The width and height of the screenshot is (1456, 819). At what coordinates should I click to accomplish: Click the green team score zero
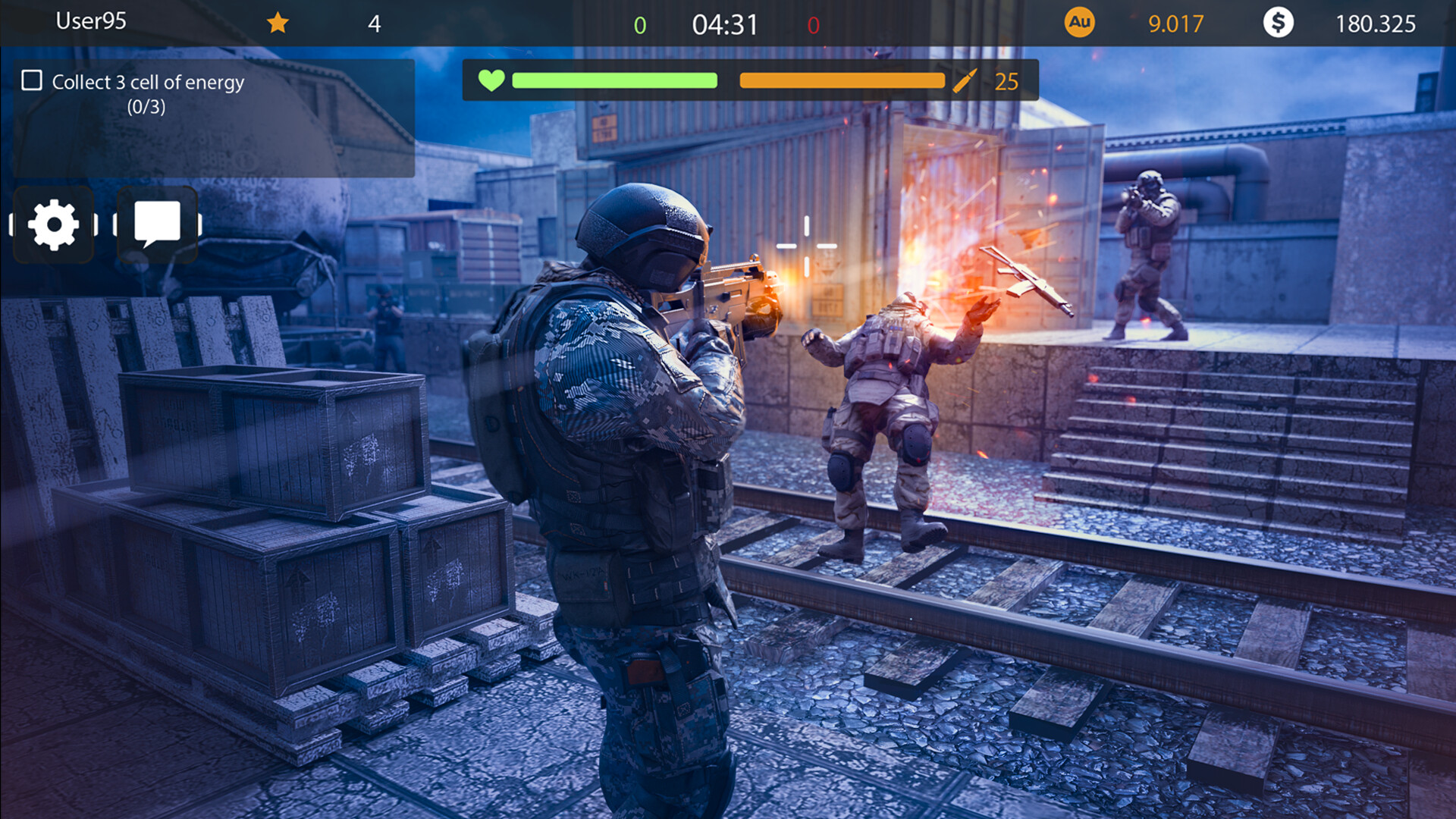coord(641,23)
